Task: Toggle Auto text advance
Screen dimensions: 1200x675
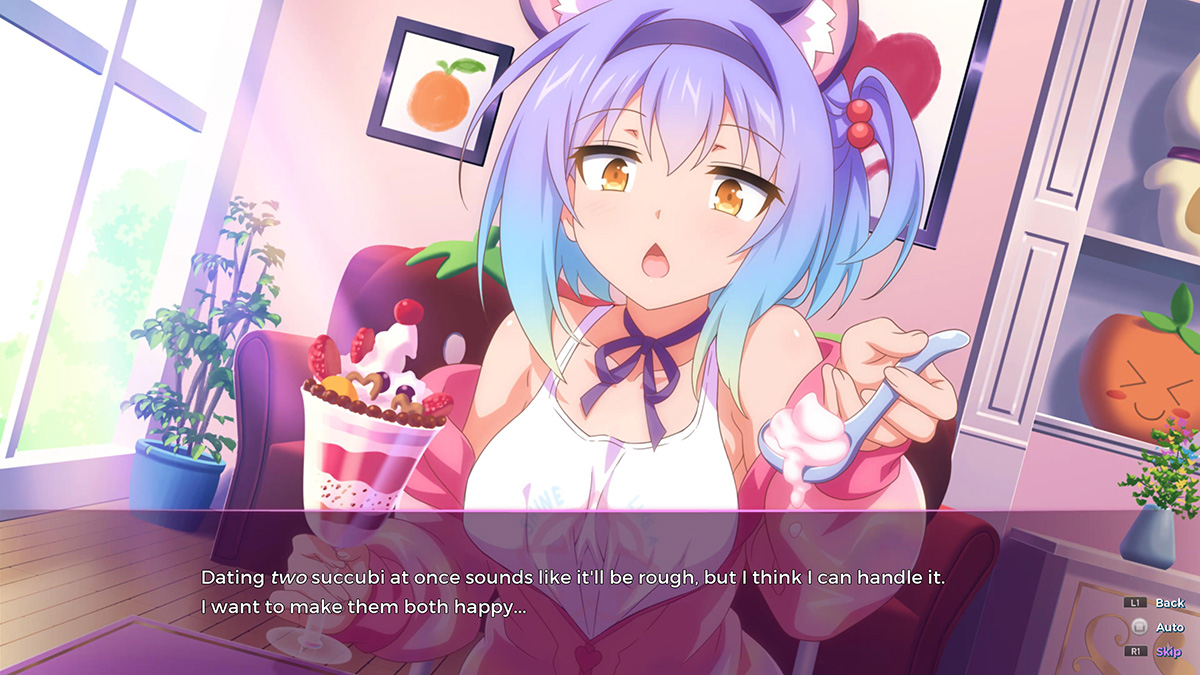Action: coord(1168,627)
